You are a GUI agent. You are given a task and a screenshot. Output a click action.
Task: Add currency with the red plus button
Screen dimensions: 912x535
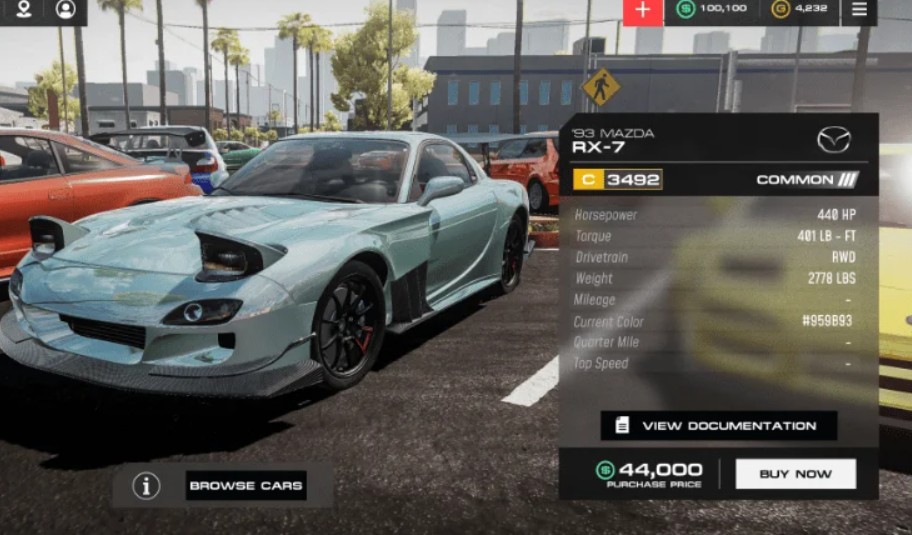[x=642, y=10]
